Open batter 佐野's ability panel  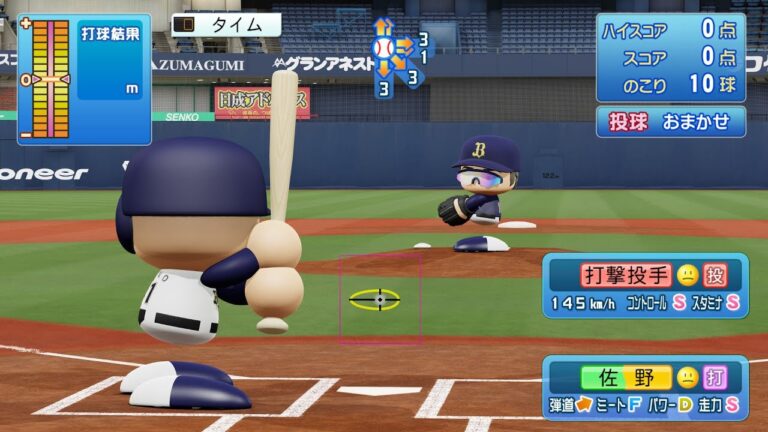coord(645,387)
